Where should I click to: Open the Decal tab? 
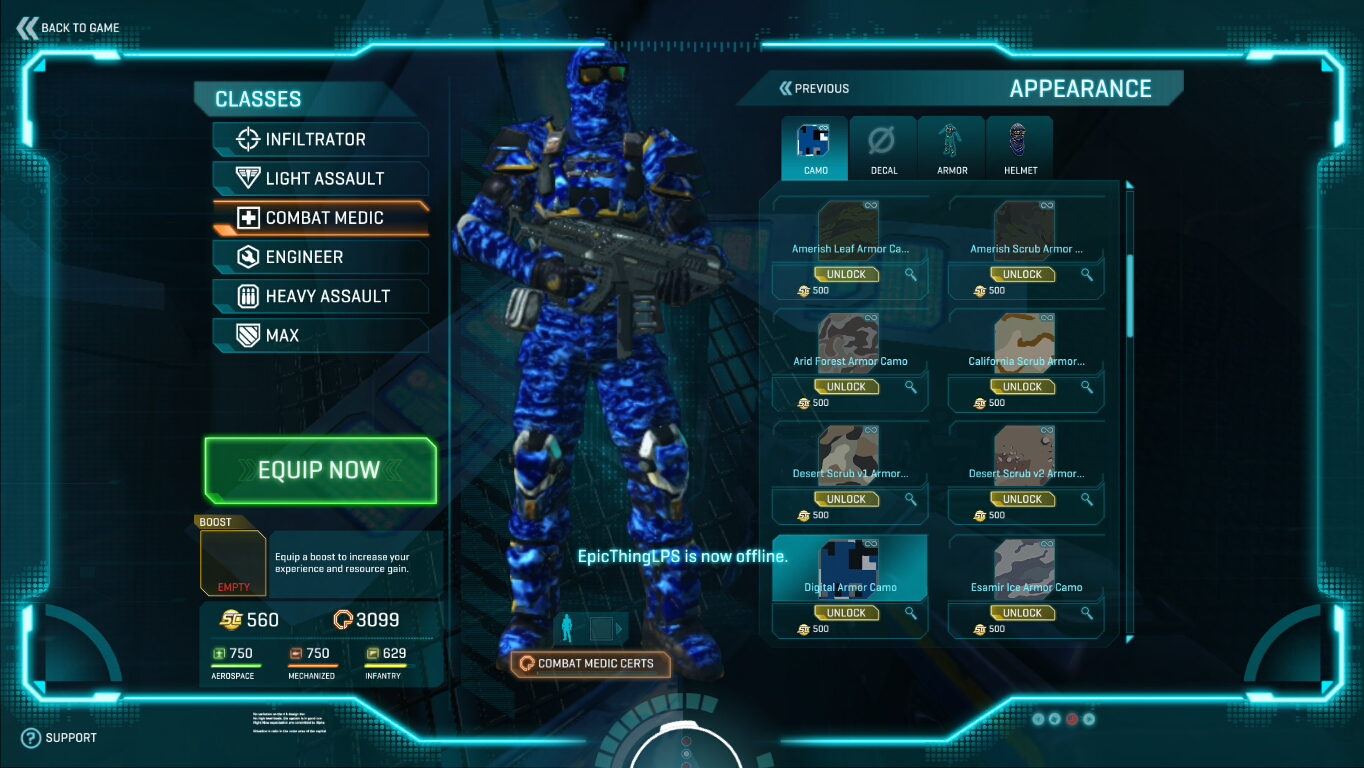(x=883, y=148)
